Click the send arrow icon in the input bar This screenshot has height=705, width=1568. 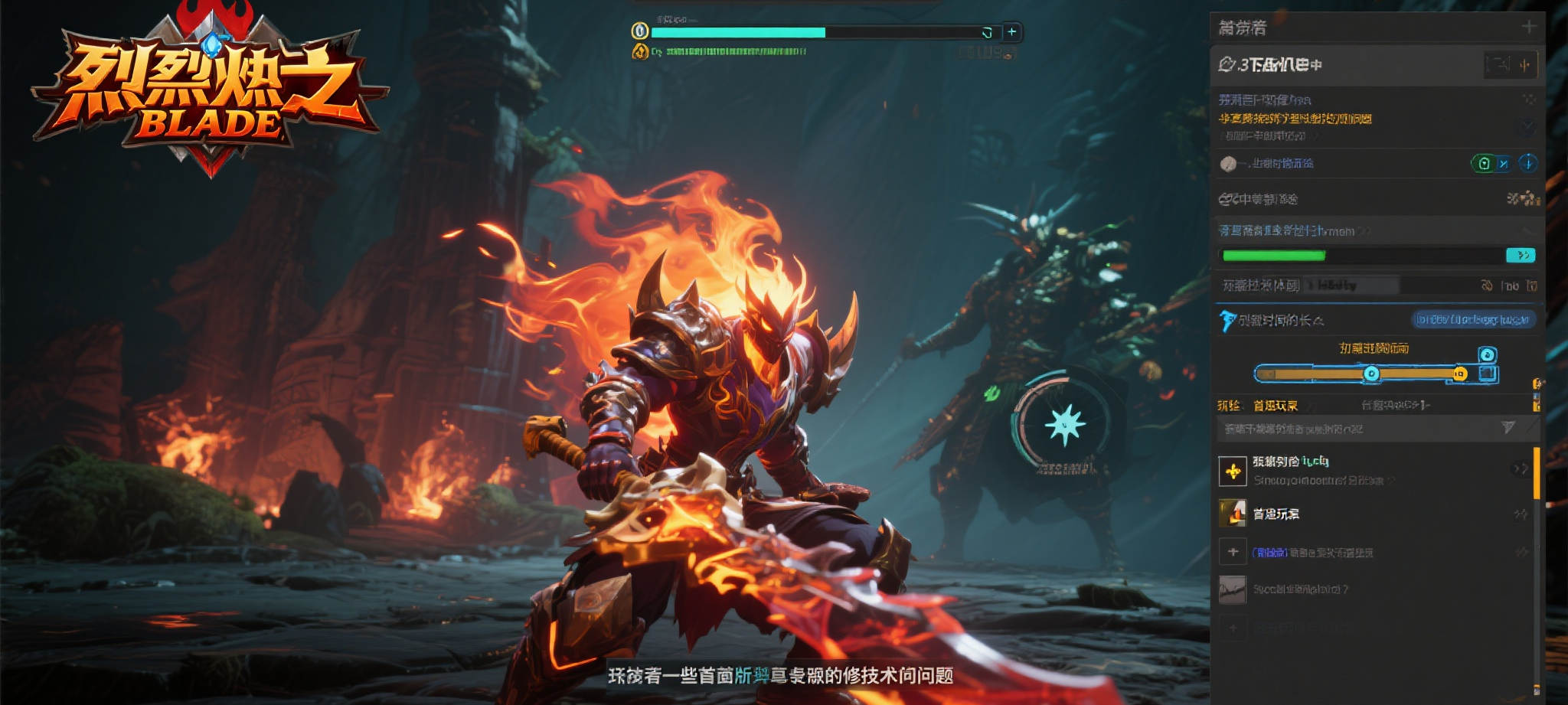pyautogui.click(x=1508, y=428)
